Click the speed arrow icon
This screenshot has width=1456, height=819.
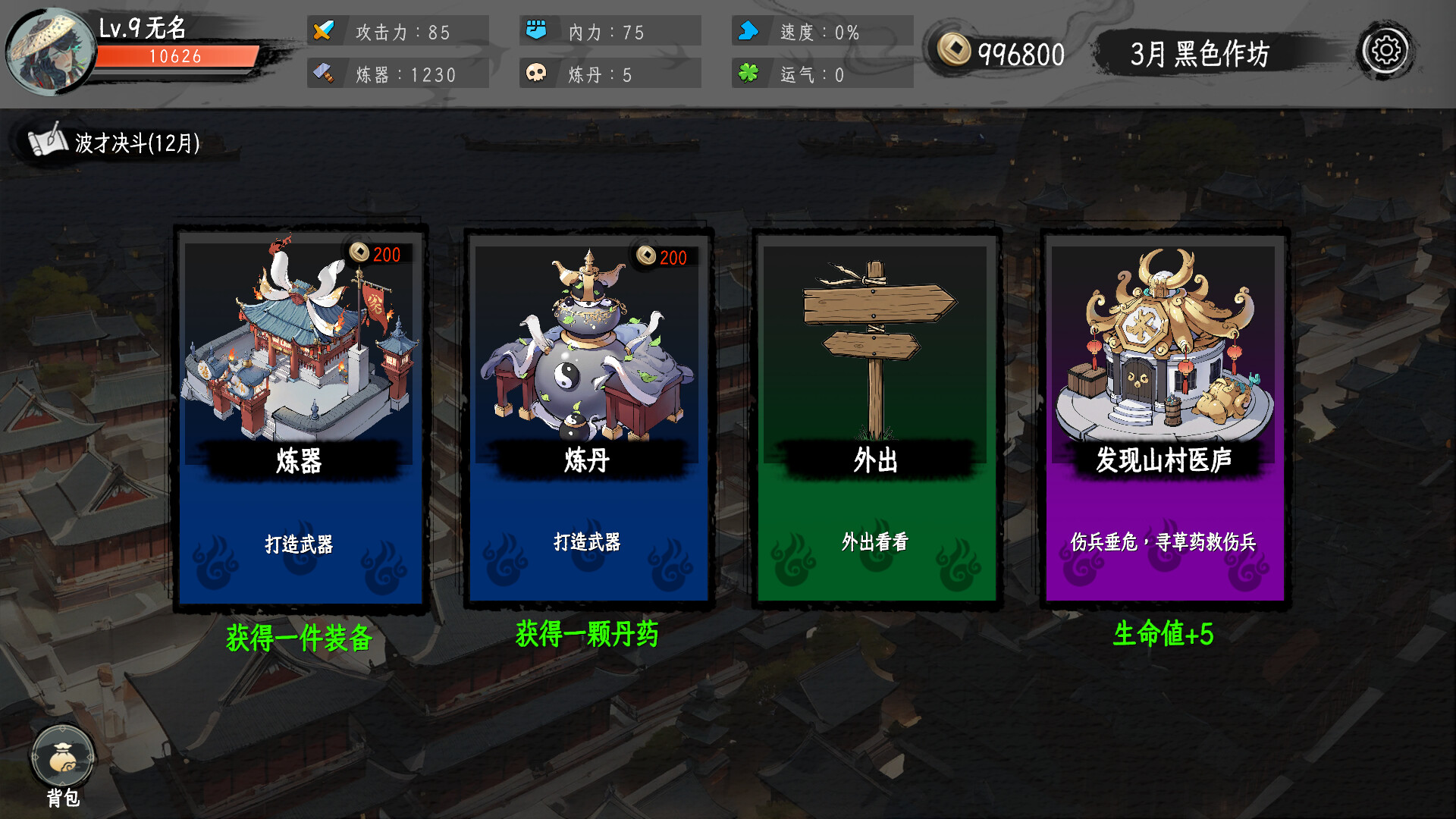coord(748,32)
